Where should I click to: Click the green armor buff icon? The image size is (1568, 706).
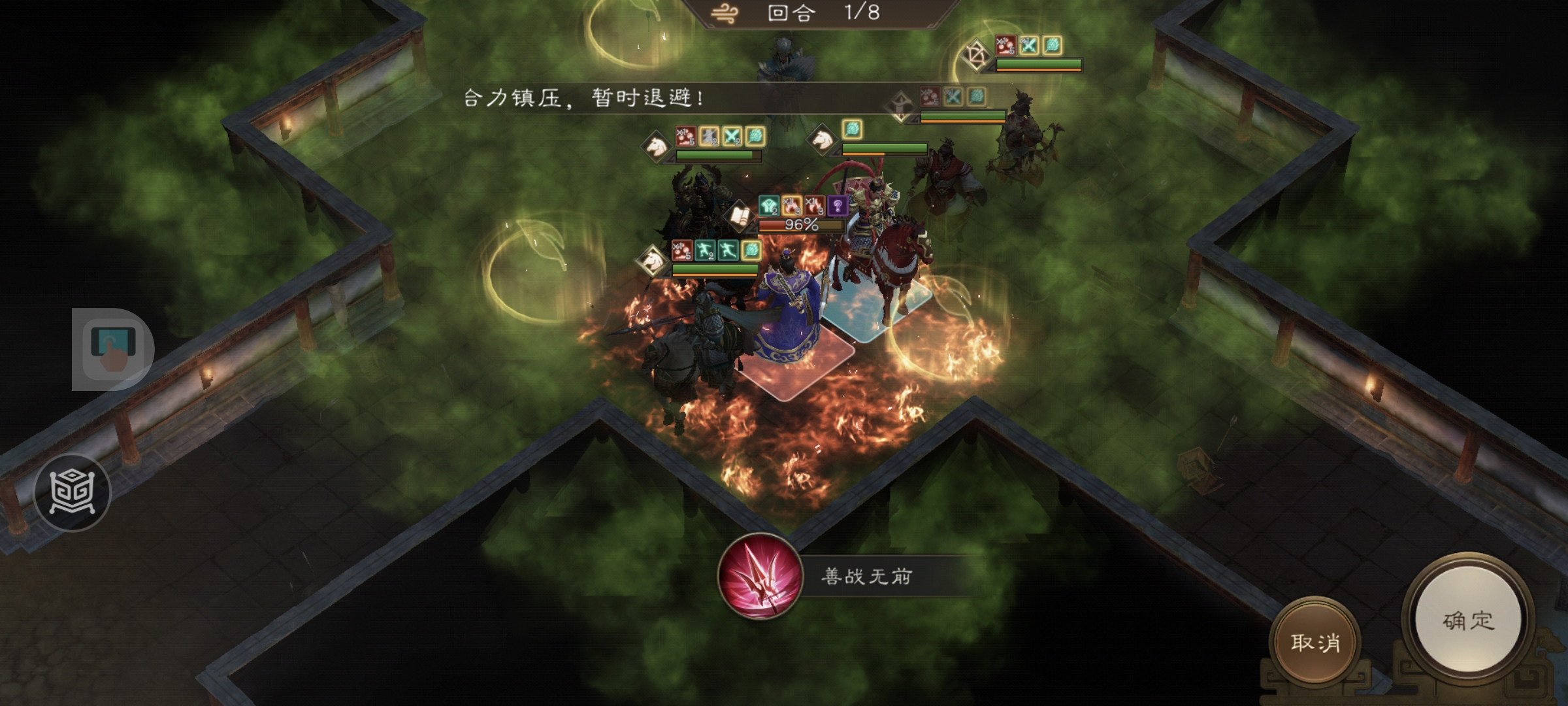(769, 204)
